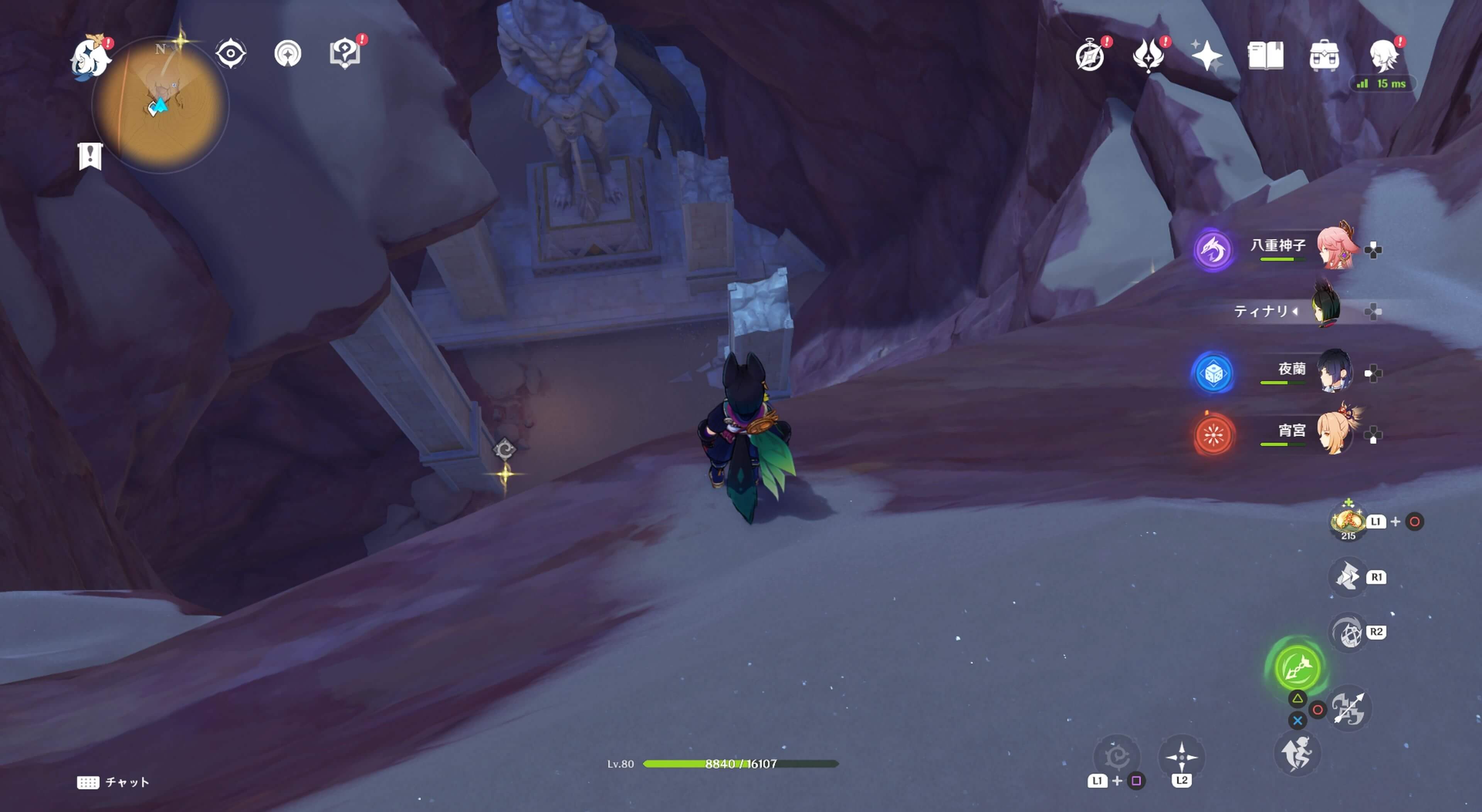This screenshot has width=1482, height=812.
Task: Open the inventory backpack
Action: (1324, 56)
